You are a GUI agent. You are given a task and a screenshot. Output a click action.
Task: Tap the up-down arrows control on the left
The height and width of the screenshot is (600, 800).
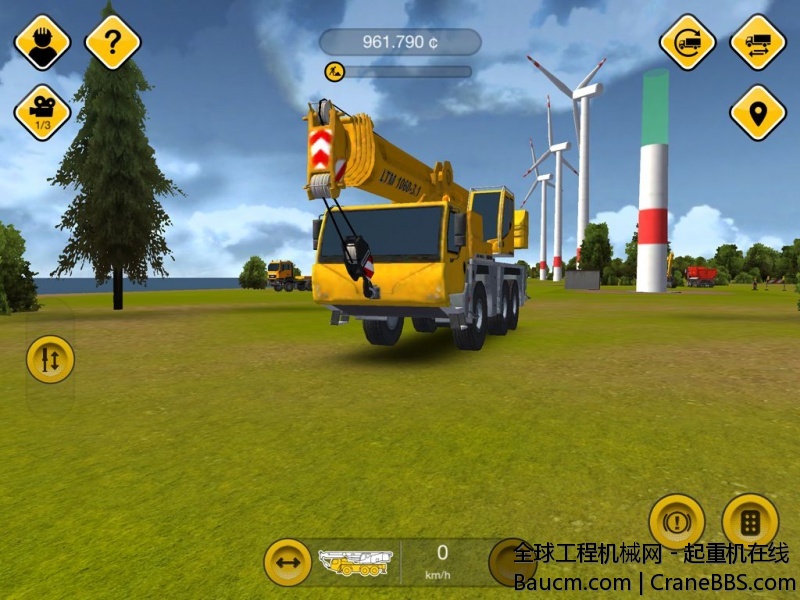pos(50,359)
